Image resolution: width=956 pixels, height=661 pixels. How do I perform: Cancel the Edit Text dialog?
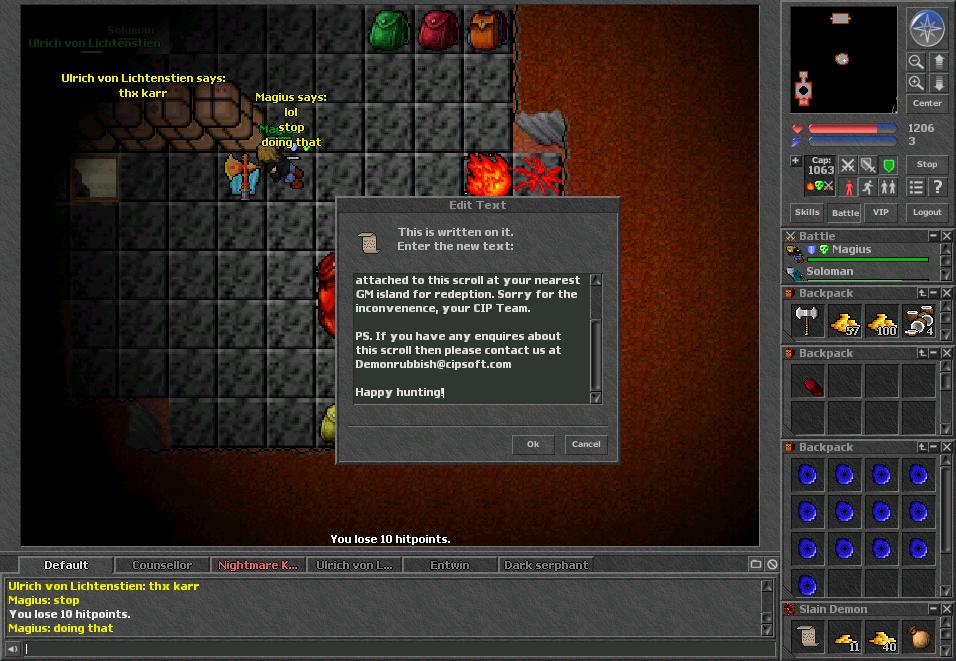point(586,444)
